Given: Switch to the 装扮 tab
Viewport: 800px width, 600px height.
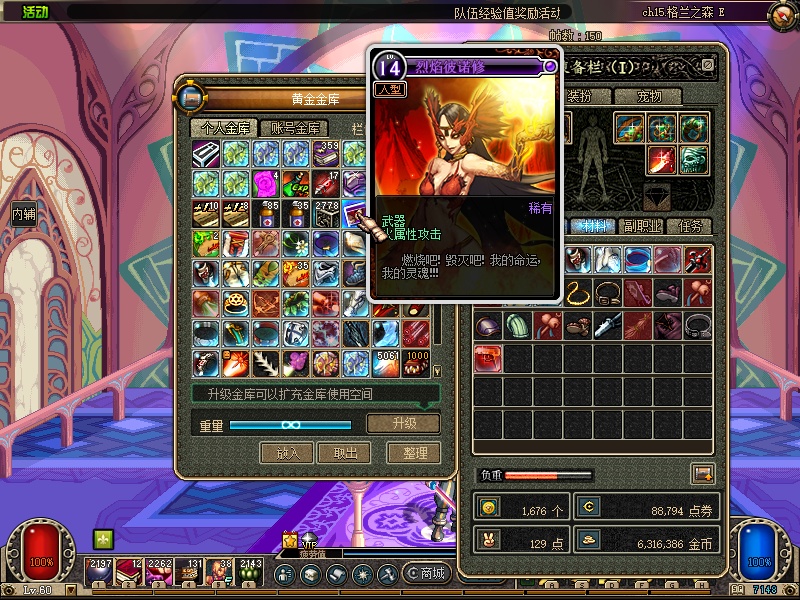Looking at the screenshot, I should coord(579,97).
